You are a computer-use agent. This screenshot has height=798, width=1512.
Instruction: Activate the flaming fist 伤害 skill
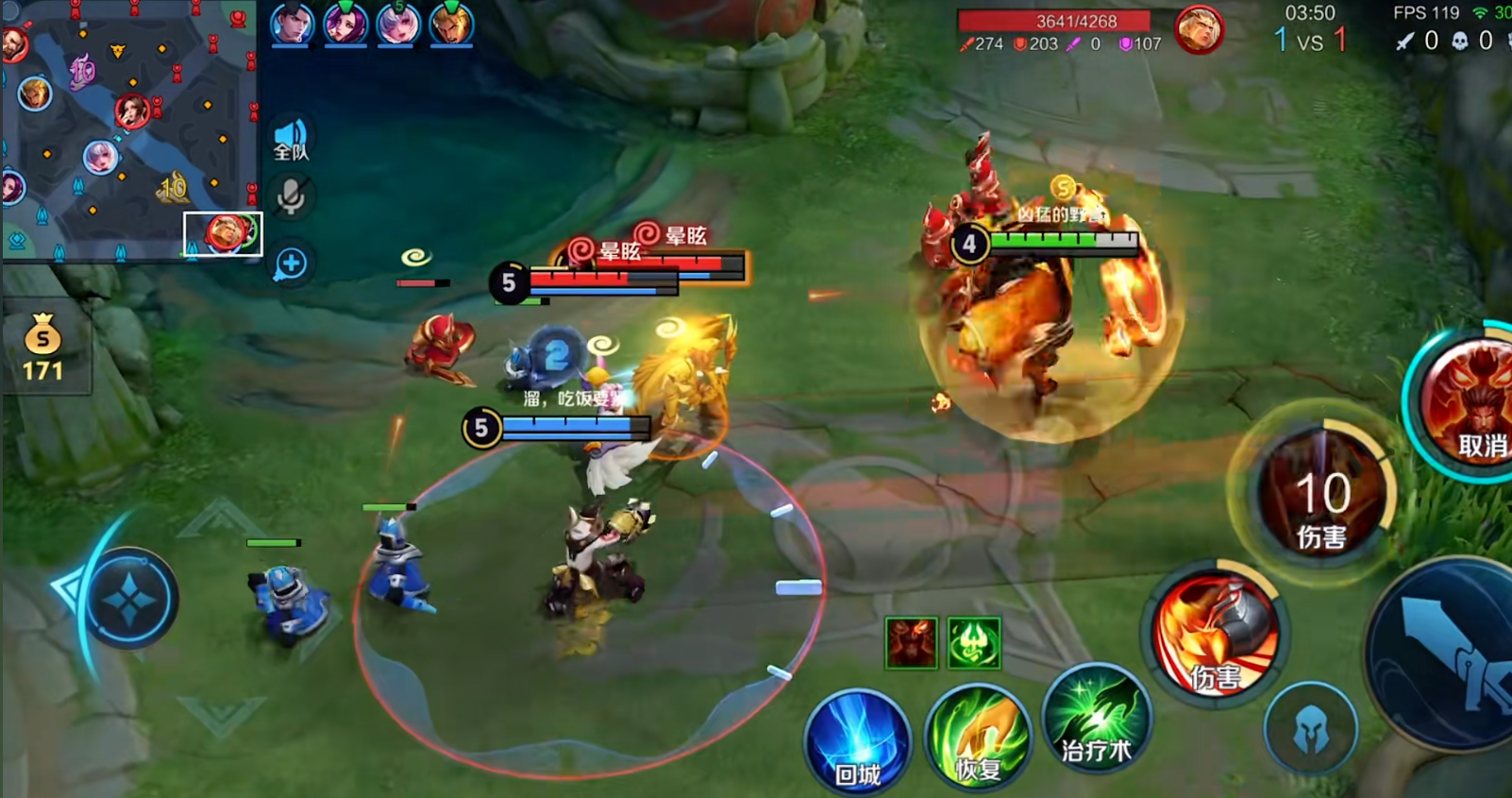tap(1215, 634)
